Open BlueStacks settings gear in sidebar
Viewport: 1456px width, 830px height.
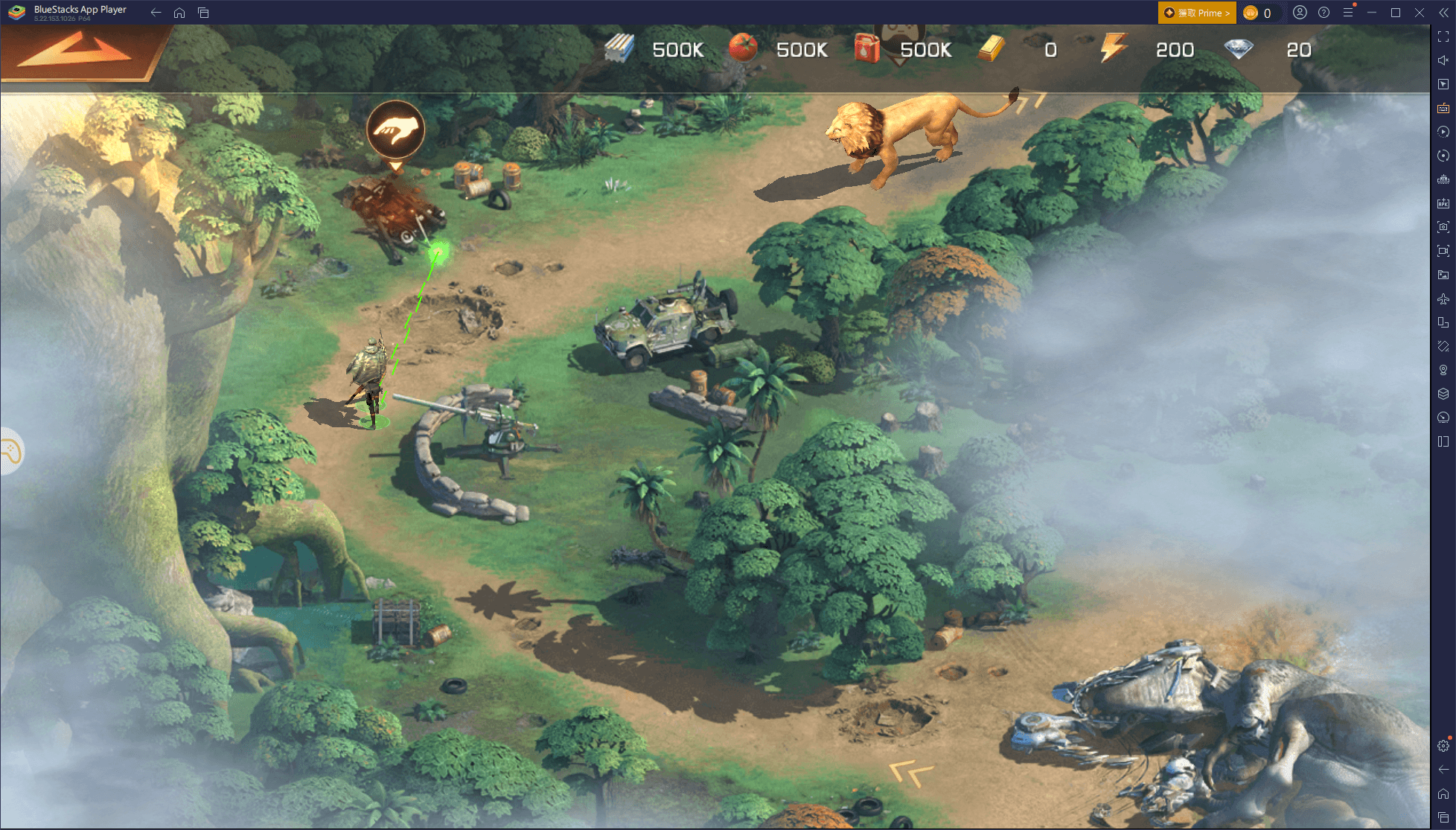click(x=1443, y=745)
